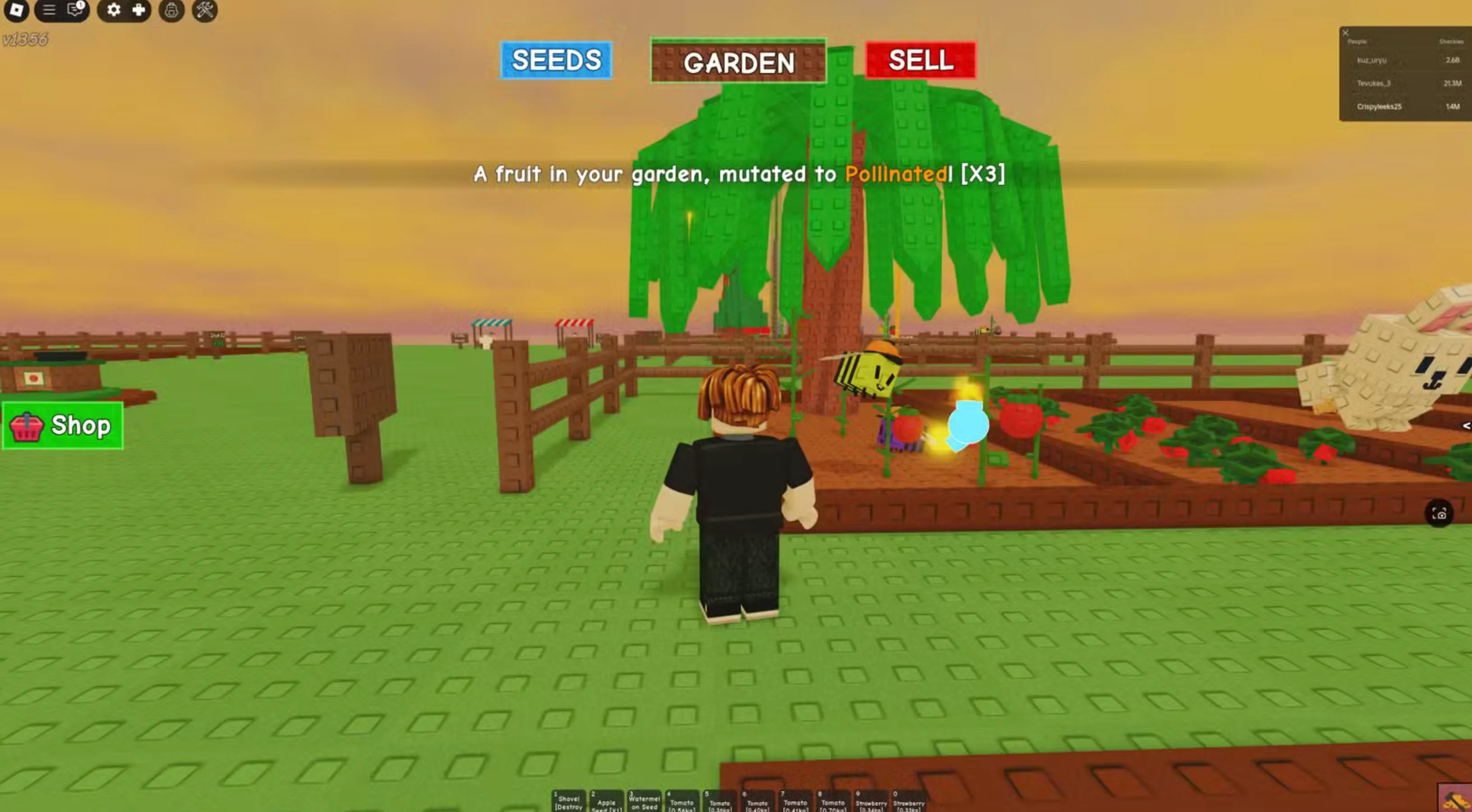Open the backpack inventory icon
1472x812 pixels.
pyautogui.click(x=172, y=11)
